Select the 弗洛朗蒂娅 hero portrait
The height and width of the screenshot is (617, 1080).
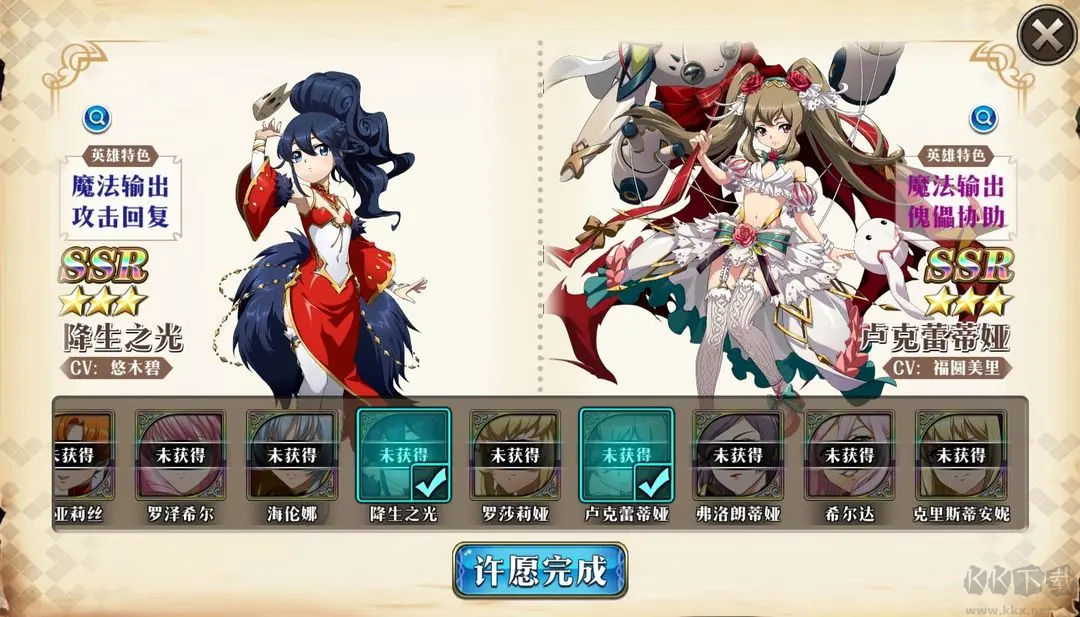[x=739, y=455]
